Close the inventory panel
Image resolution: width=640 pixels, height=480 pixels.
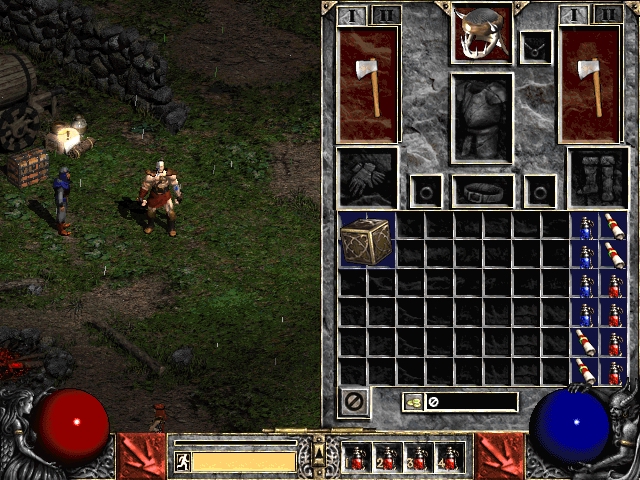point(354,401)
